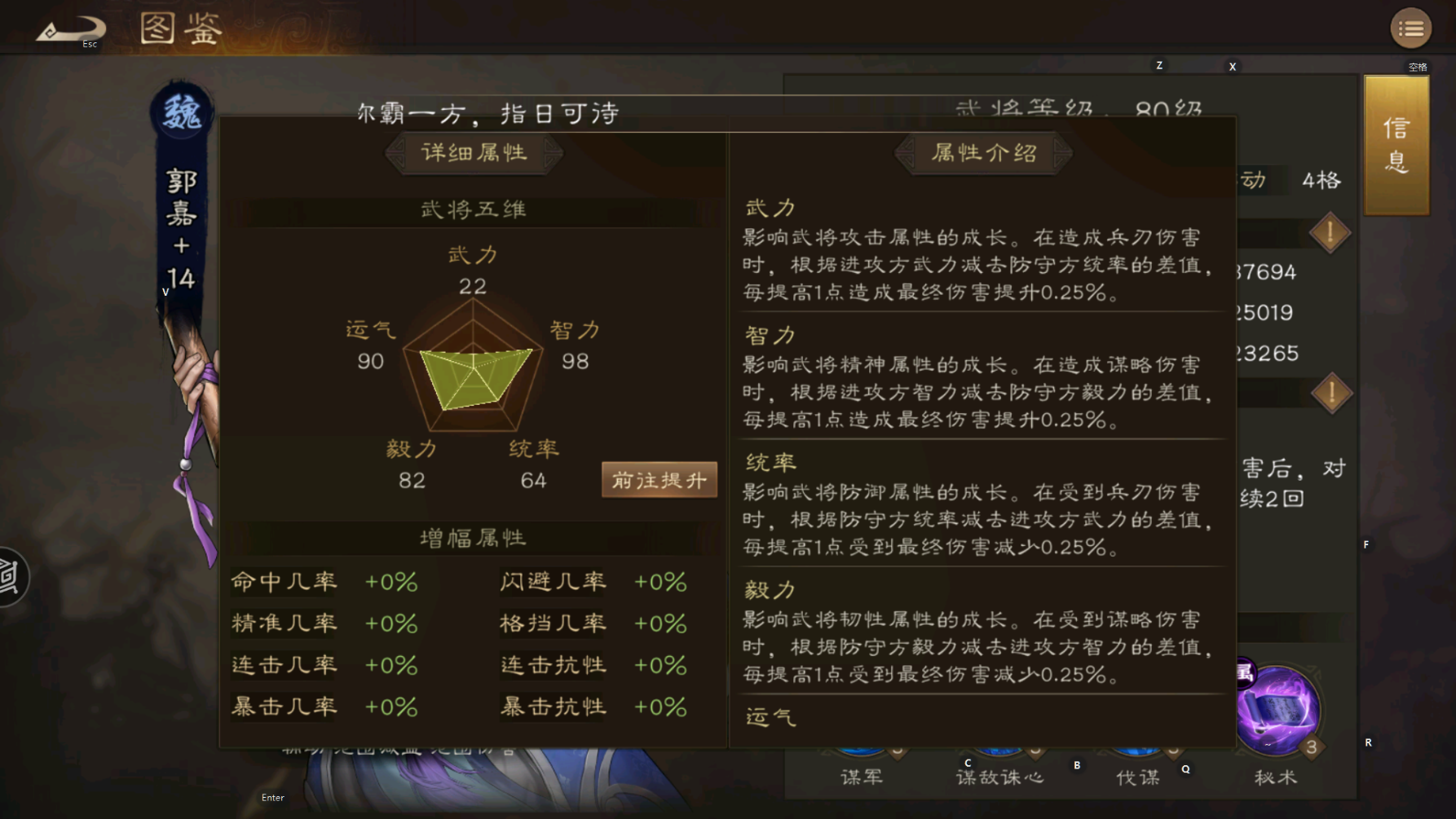
Task: Click the 图鉴 title at the top
Action: (181, 28)
